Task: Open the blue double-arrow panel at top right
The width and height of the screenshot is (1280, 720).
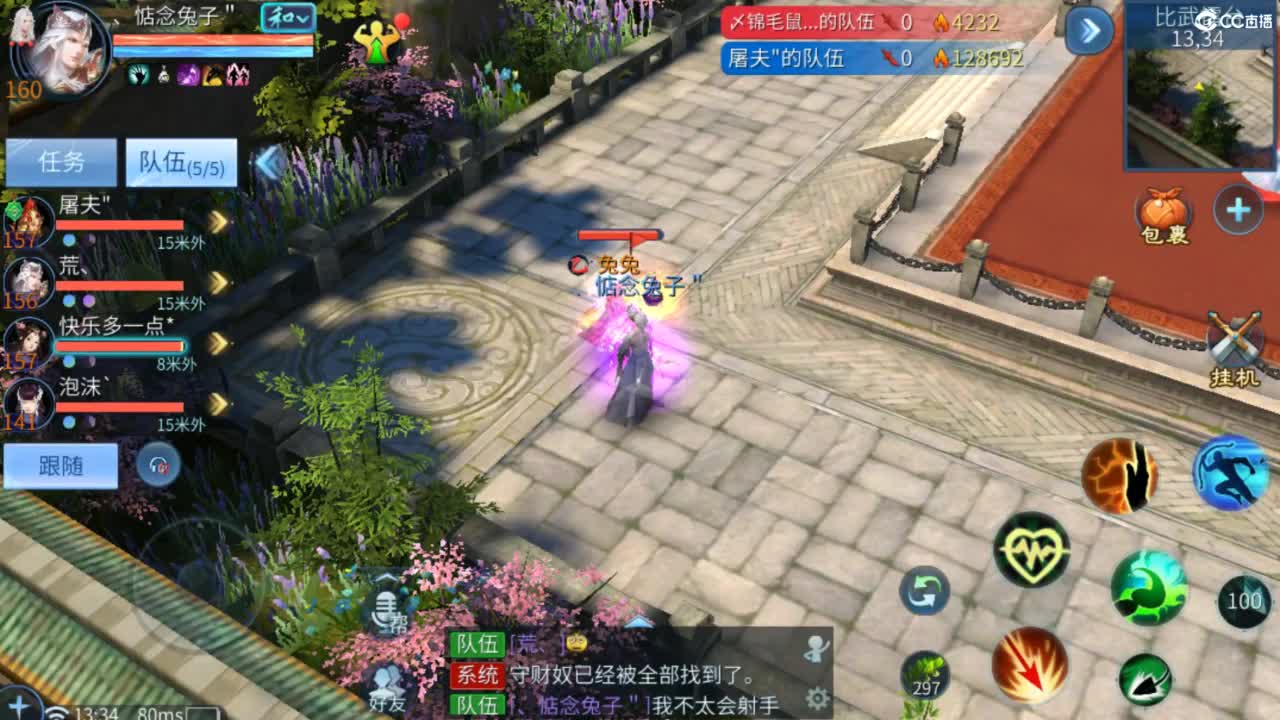Action: (1090, 30)
